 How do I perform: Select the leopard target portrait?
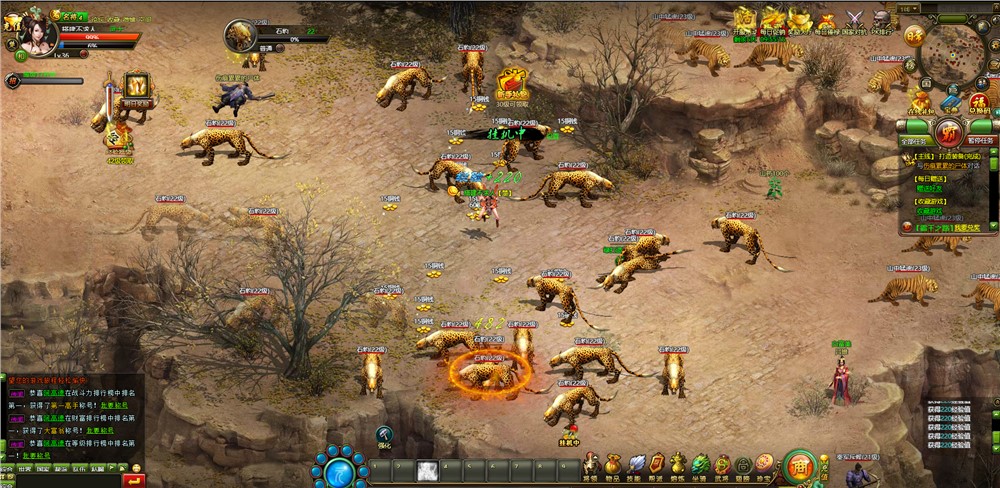[x=240, y=37]
